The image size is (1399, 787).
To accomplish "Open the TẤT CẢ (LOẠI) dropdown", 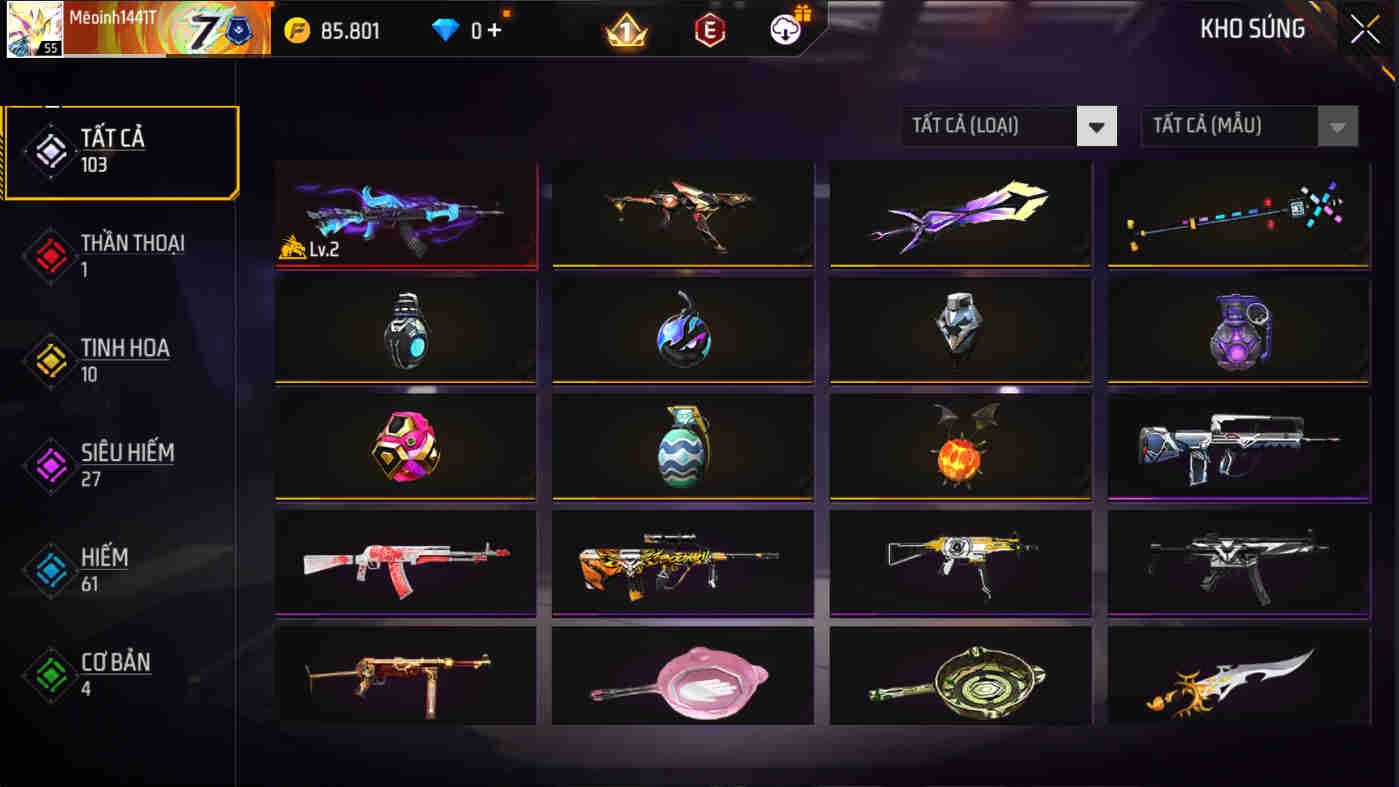I will click(x=985, y=126).
